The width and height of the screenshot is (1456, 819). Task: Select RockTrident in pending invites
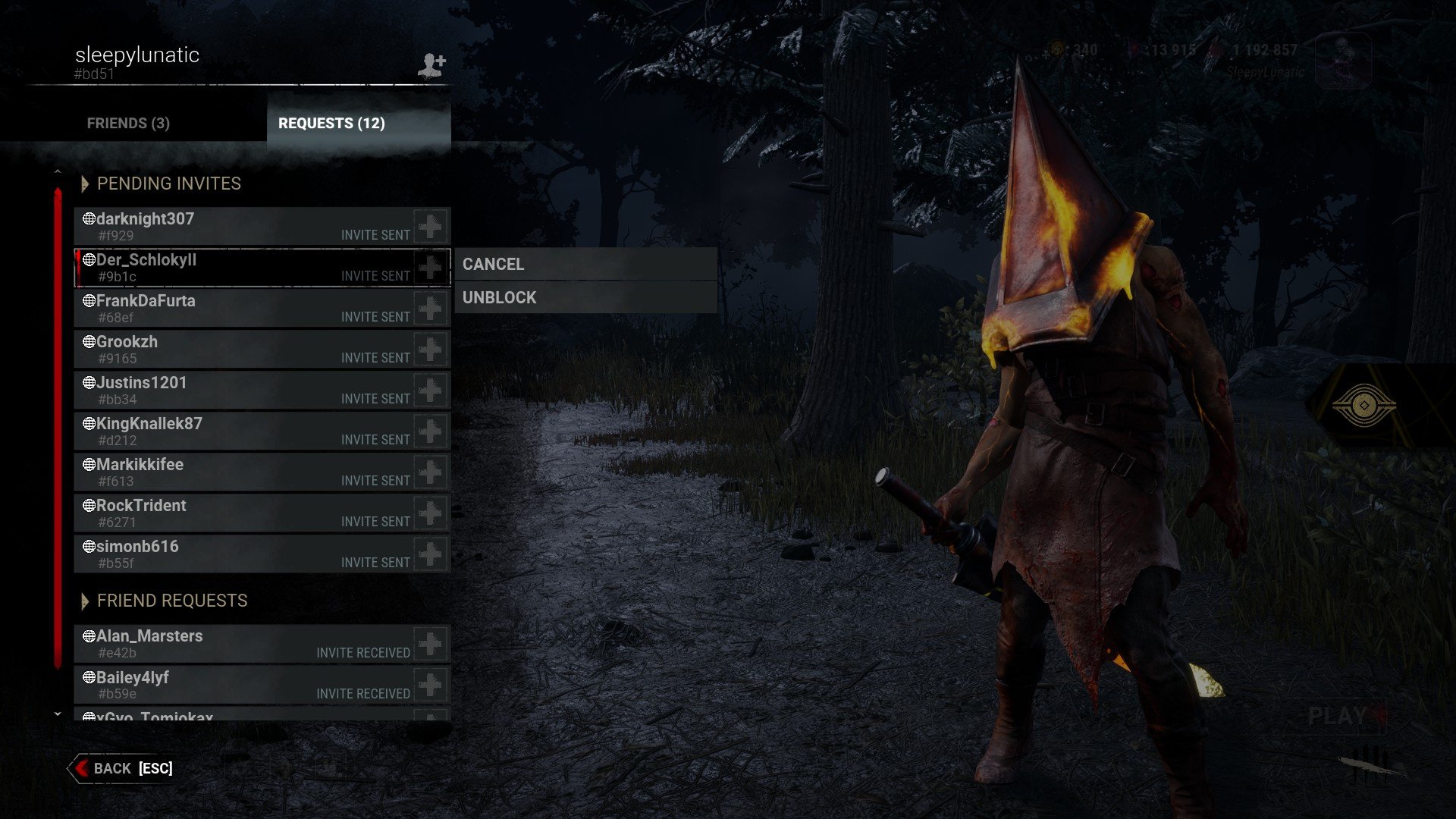coord(243,513)
